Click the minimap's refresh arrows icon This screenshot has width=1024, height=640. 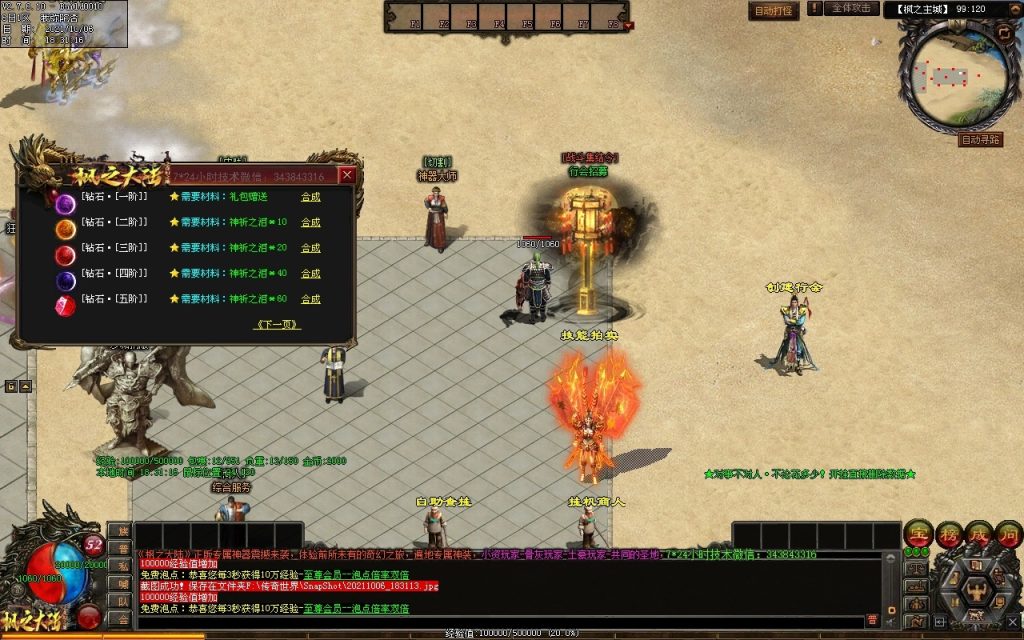(1003, 32)
